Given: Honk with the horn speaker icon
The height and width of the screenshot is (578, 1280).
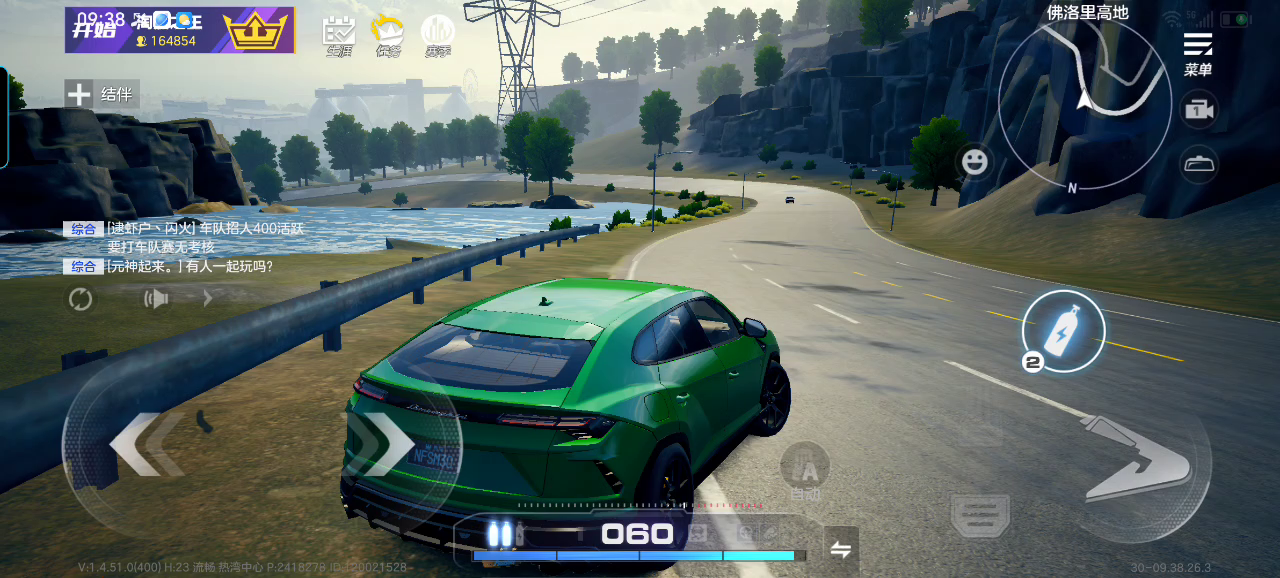Looking at the screenshot, I should click(x=156, y=298).
